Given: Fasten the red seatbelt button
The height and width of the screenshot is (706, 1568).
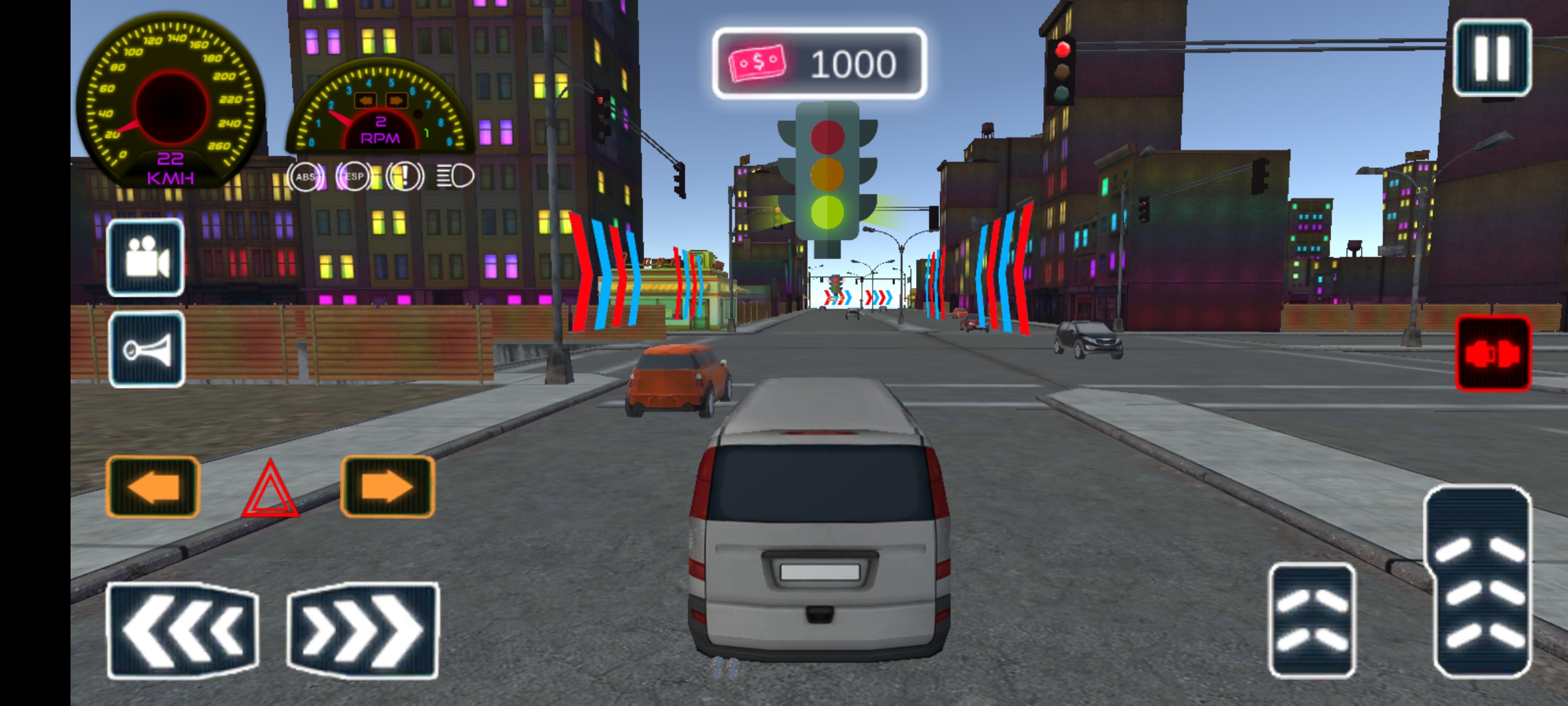Looking at the screenshot, I should tap(1493, 354).
